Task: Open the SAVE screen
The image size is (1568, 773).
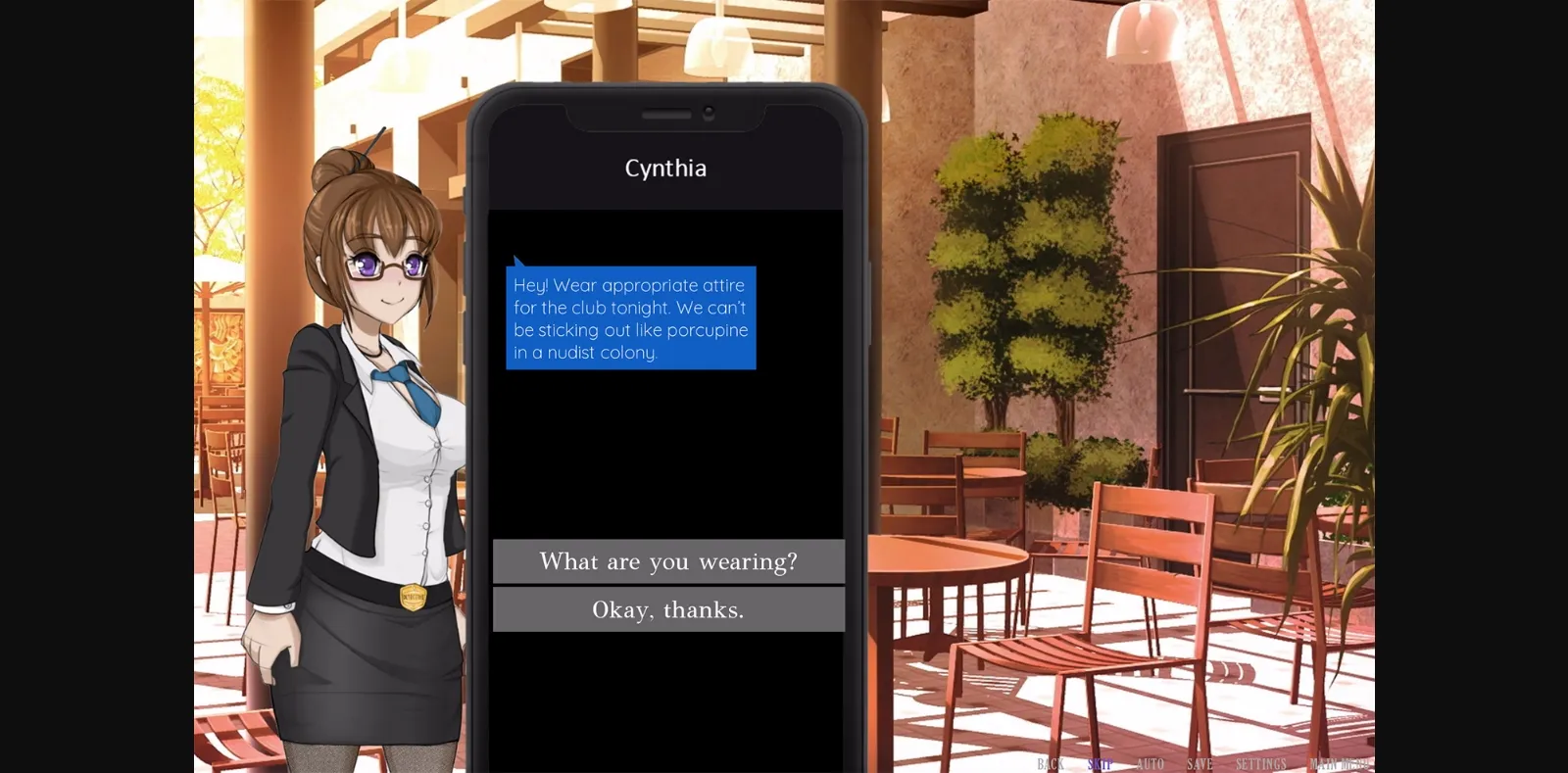Action: tap(1200, 764)
